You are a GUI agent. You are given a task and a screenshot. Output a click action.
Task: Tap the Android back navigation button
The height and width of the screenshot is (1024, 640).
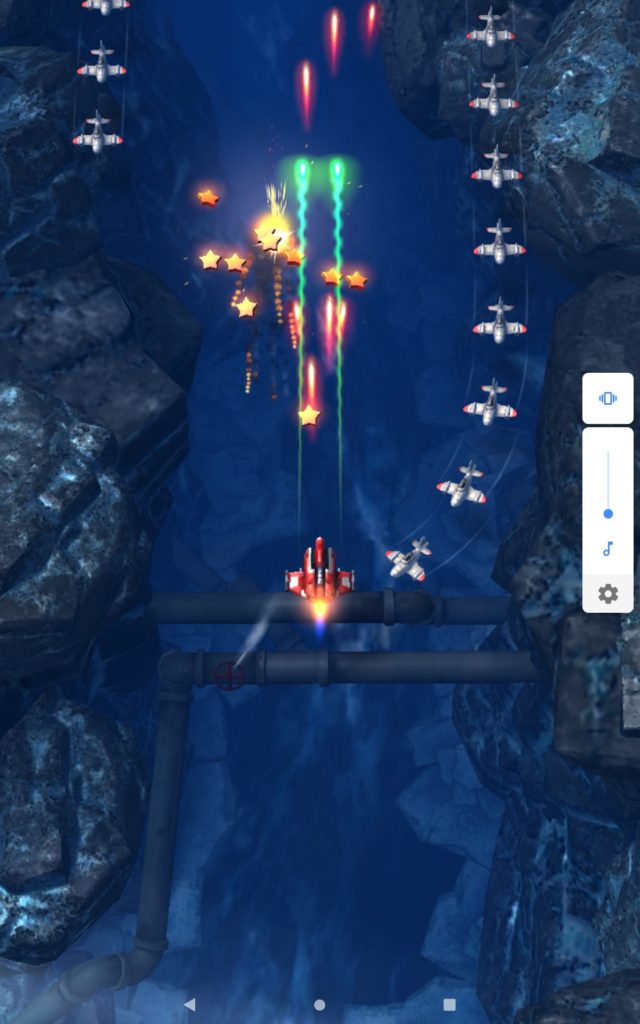[x=190, y=1004]
